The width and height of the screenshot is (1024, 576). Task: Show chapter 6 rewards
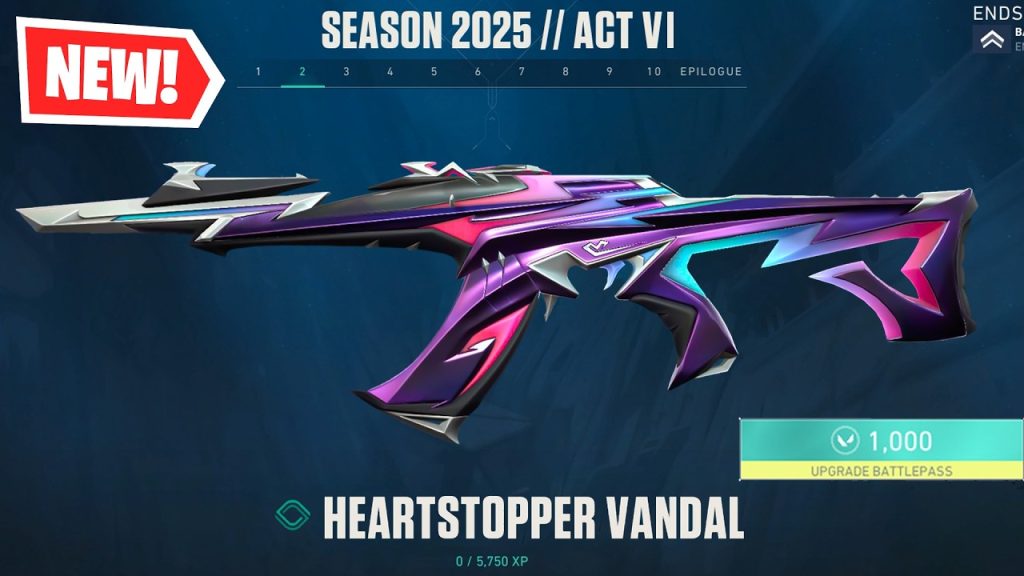(478, 72)
